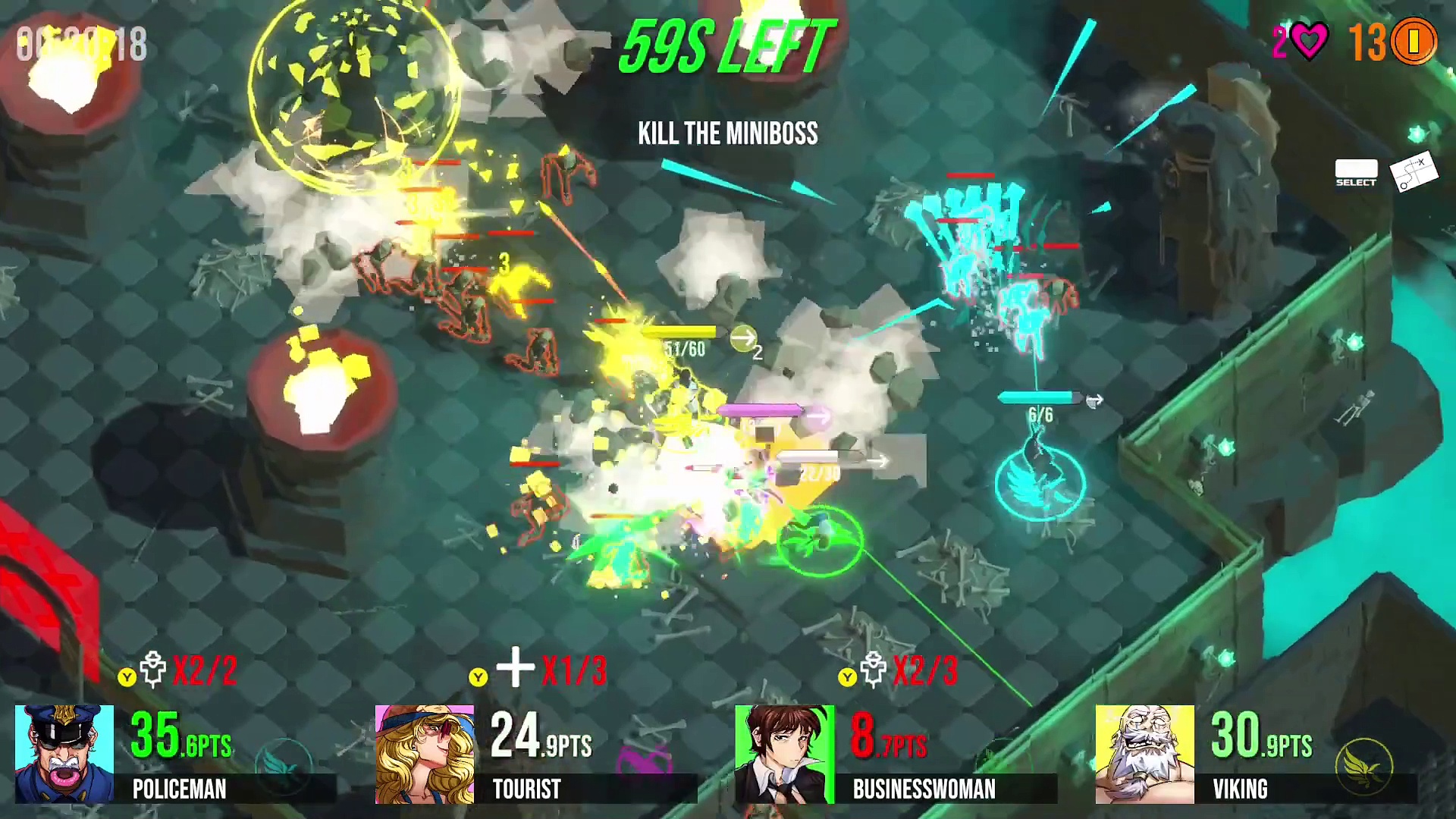Select the Policeman character portrait

click(64, 754)
